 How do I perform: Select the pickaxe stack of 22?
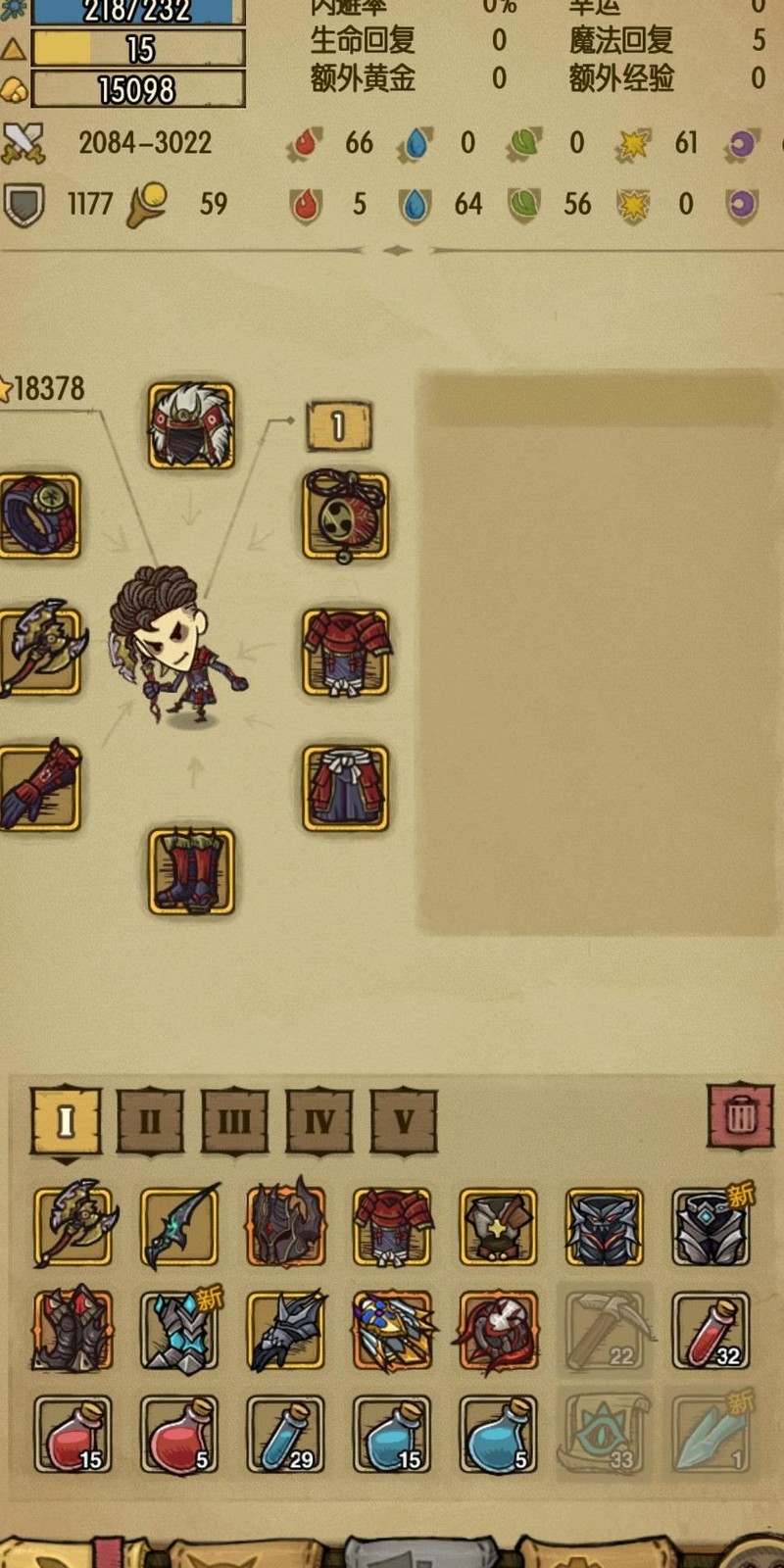(605, 1330)
